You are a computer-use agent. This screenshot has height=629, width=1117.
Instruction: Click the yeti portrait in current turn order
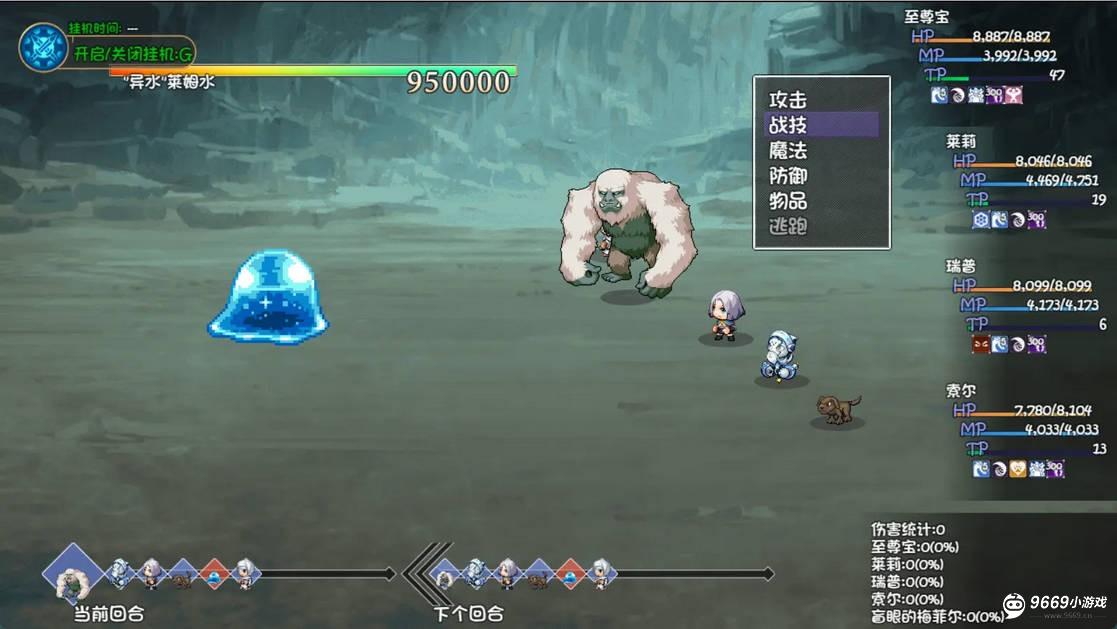tap(72, 573)
